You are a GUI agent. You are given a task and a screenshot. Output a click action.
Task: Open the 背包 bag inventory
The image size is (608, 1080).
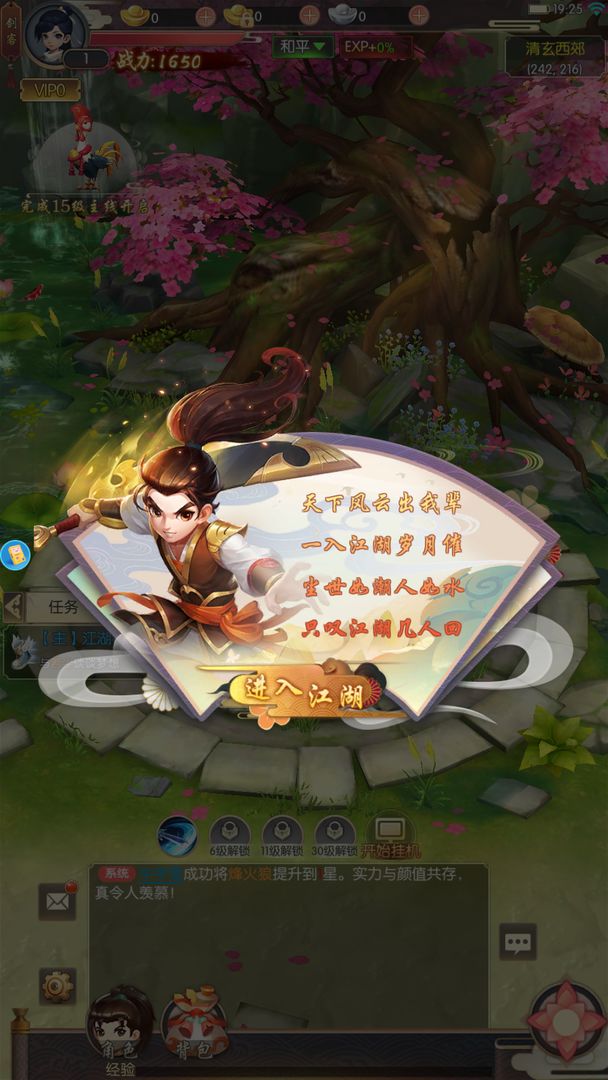194,1022
